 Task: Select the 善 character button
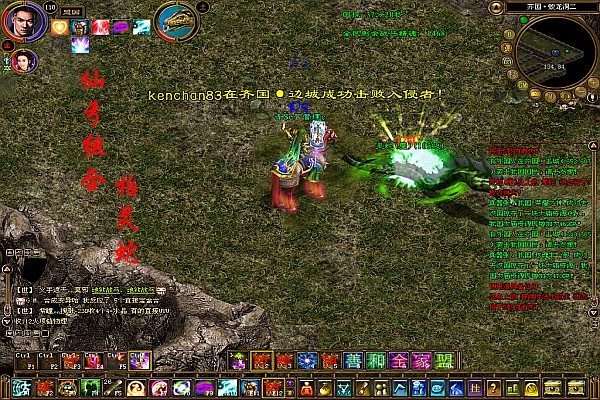pos(353,360)
